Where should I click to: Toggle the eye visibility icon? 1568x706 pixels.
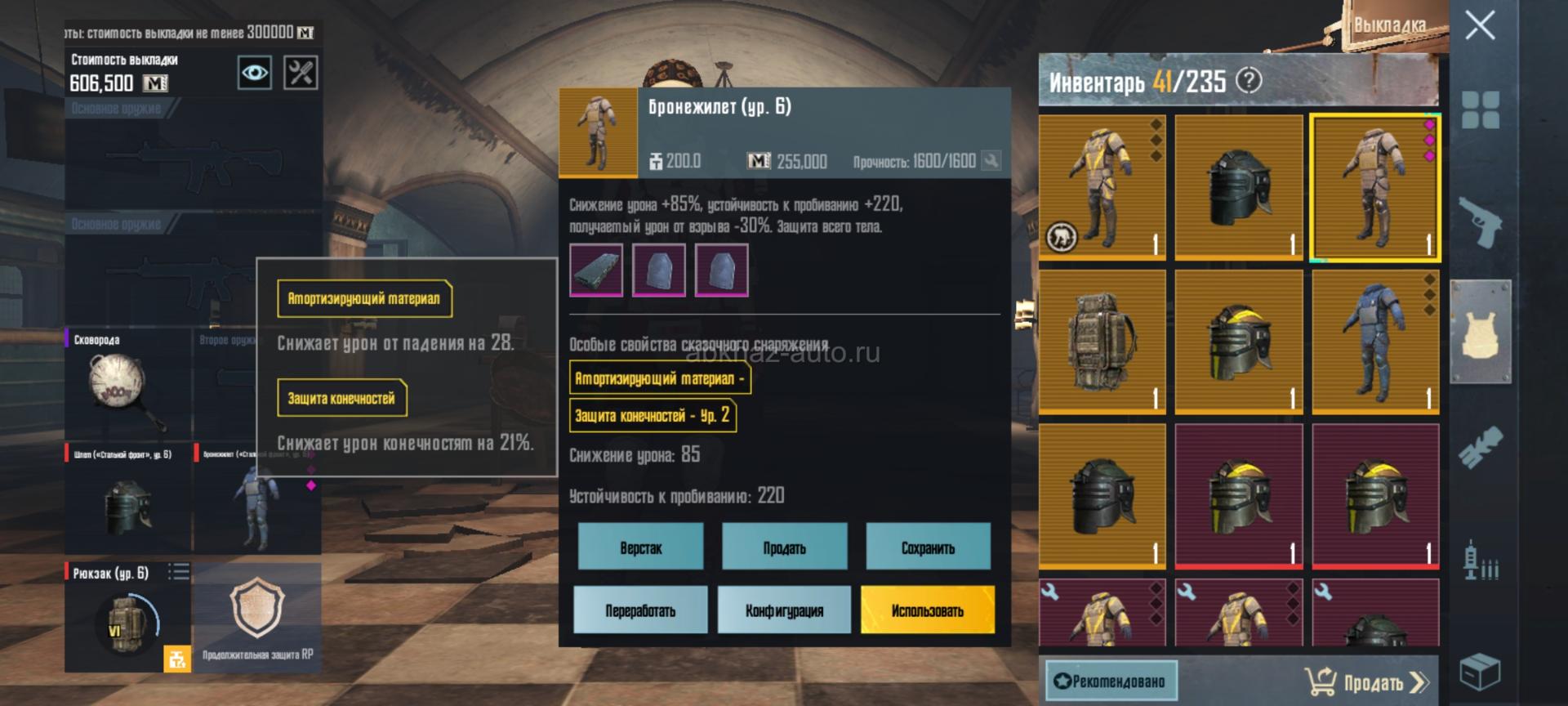click(254, 73)
